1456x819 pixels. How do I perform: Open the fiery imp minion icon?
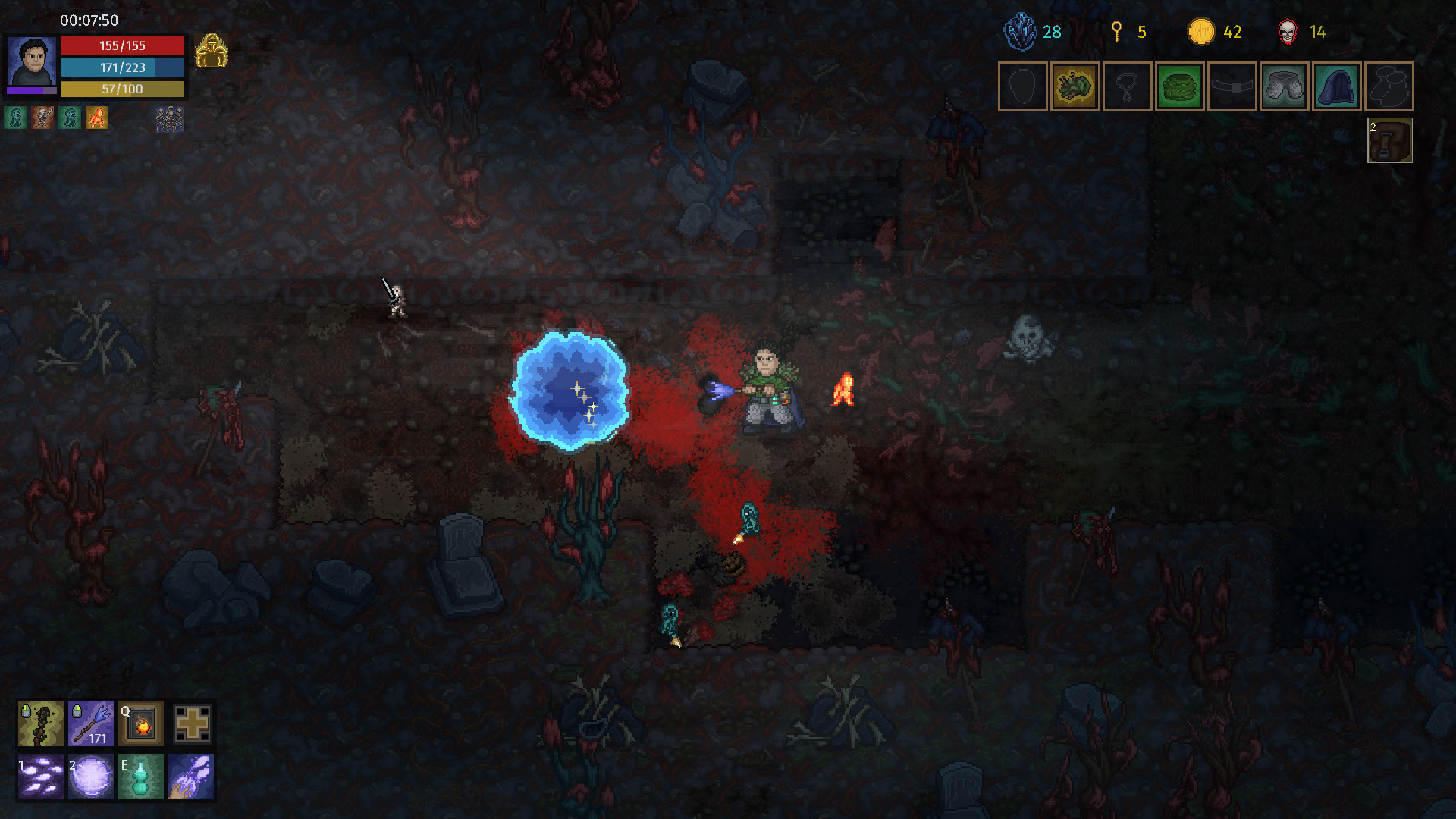point(99,118)
